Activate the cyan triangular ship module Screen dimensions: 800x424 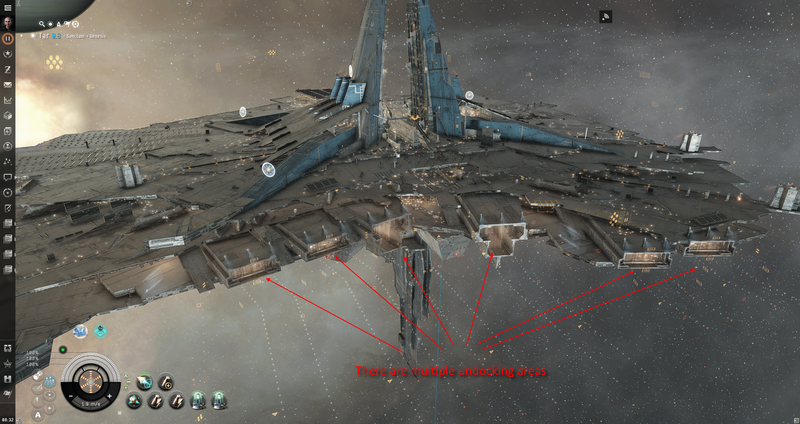coord(134,401)
